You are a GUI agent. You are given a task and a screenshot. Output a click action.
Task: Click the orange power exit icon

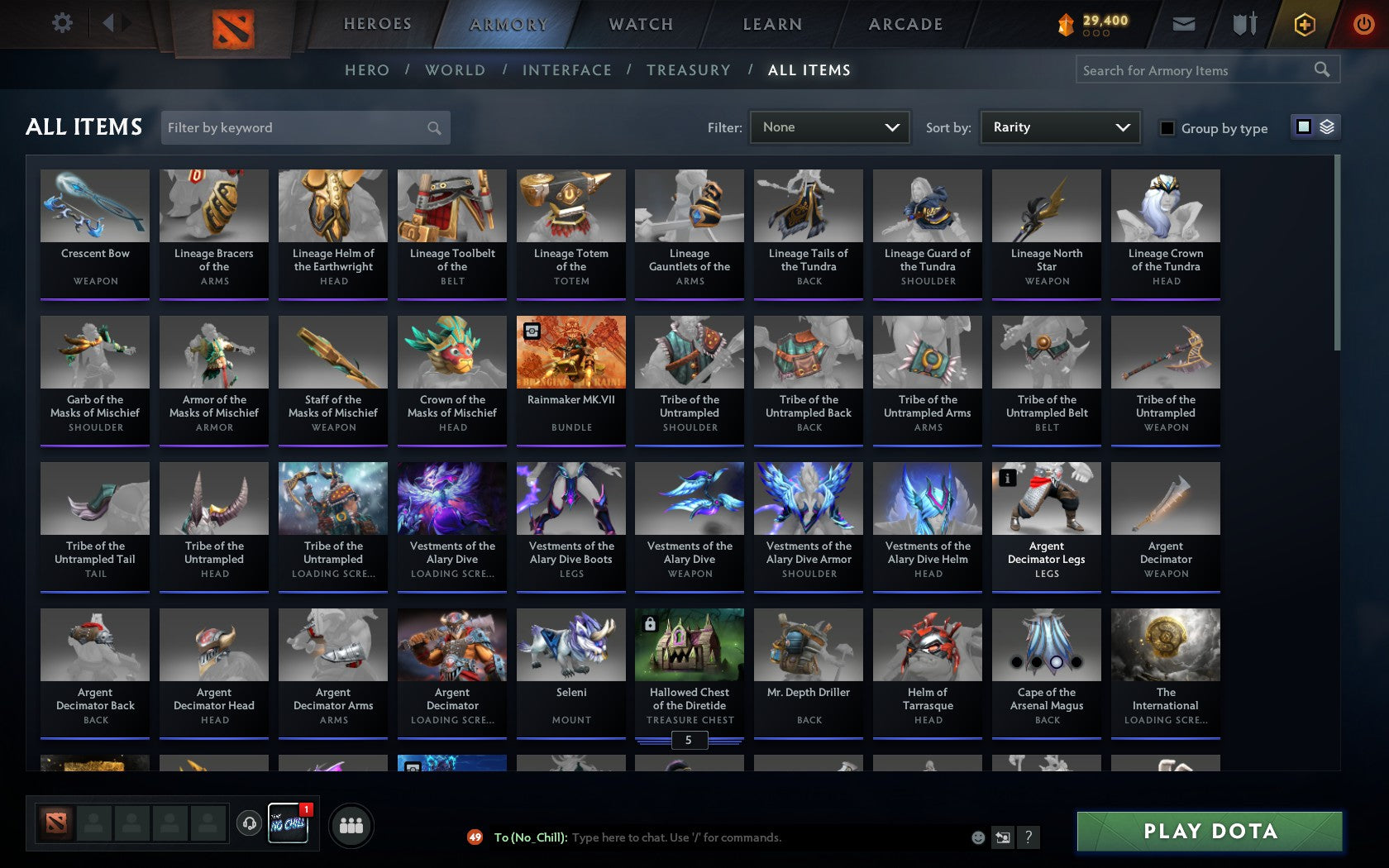(x=1363, y=24)
